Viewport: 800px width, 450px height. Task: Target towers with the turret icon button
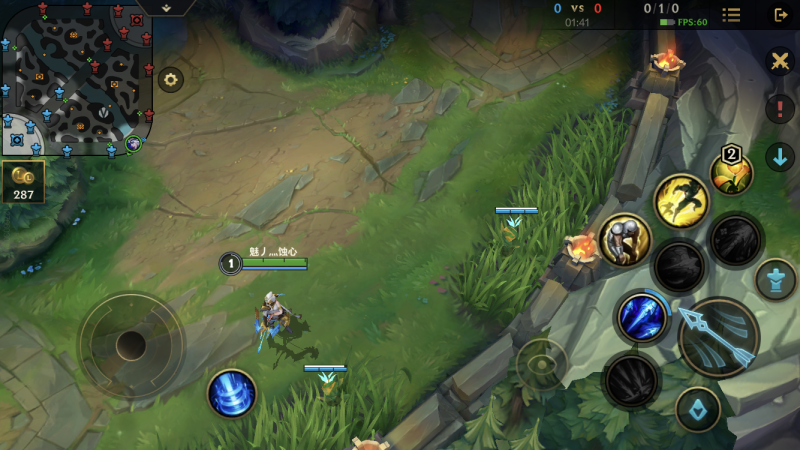776,279
